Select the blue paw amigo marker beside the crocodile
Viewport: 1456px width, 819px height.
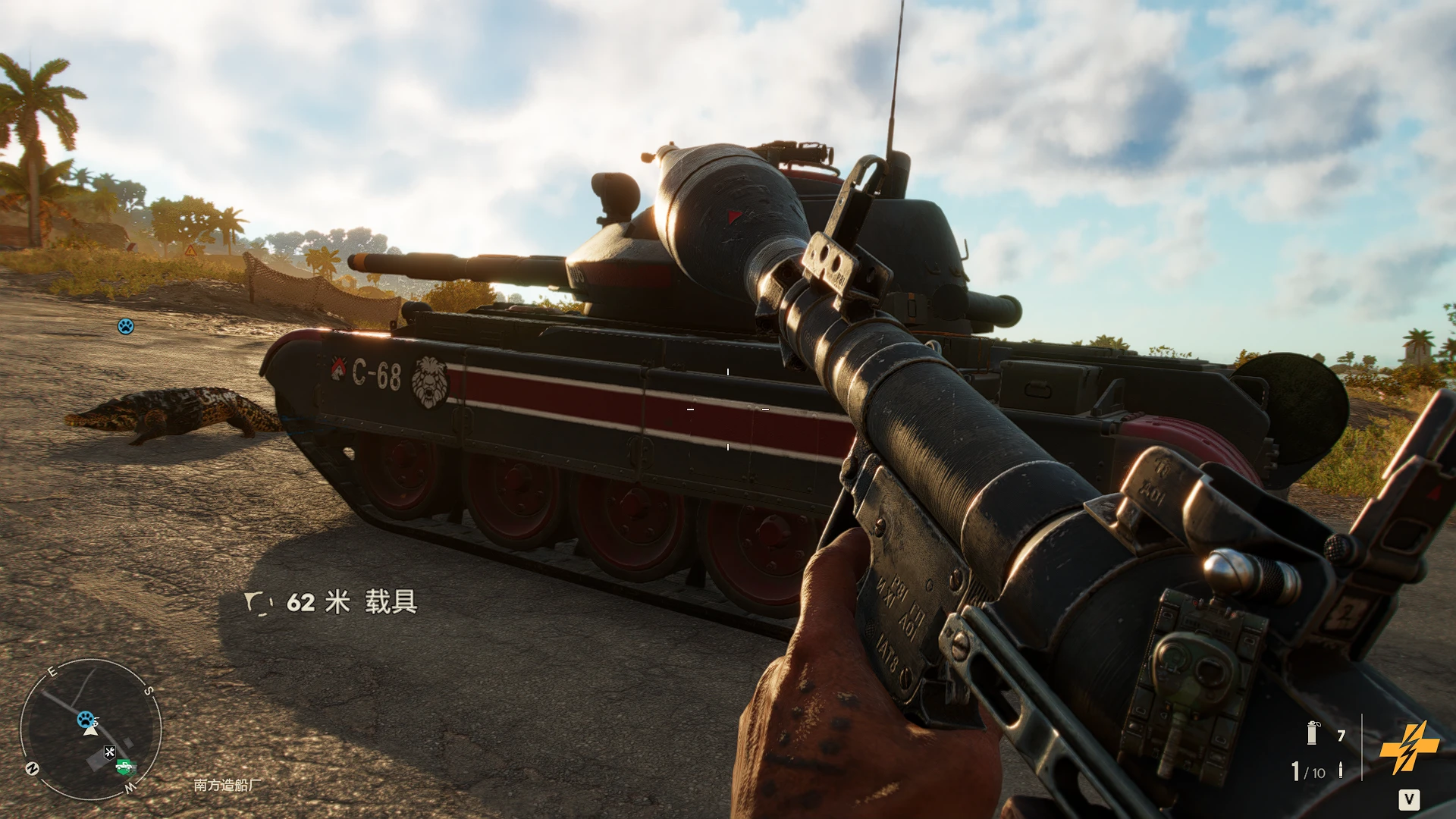[x=126, y=326]
